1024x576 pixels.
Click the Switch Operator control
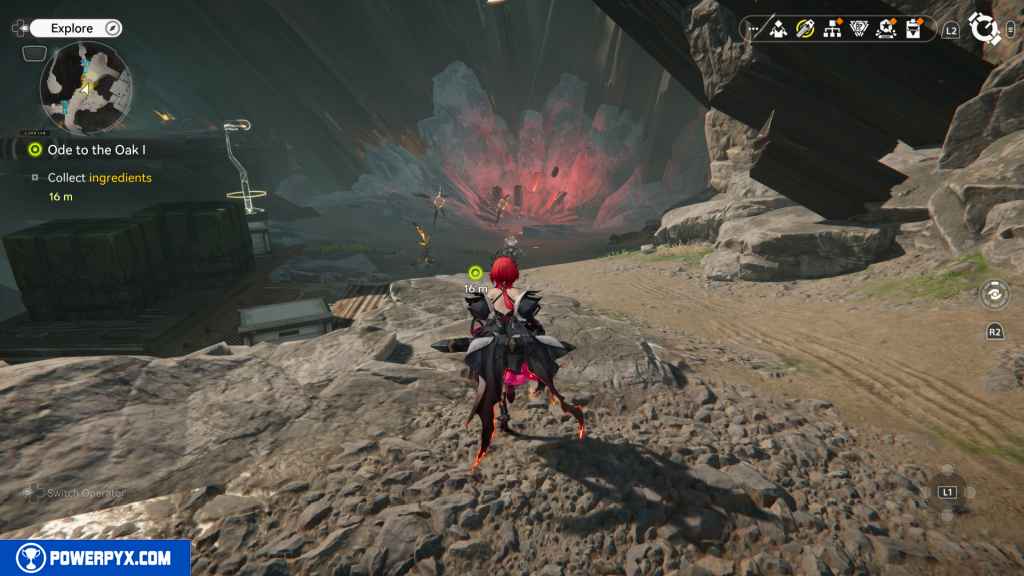point(75,492)
